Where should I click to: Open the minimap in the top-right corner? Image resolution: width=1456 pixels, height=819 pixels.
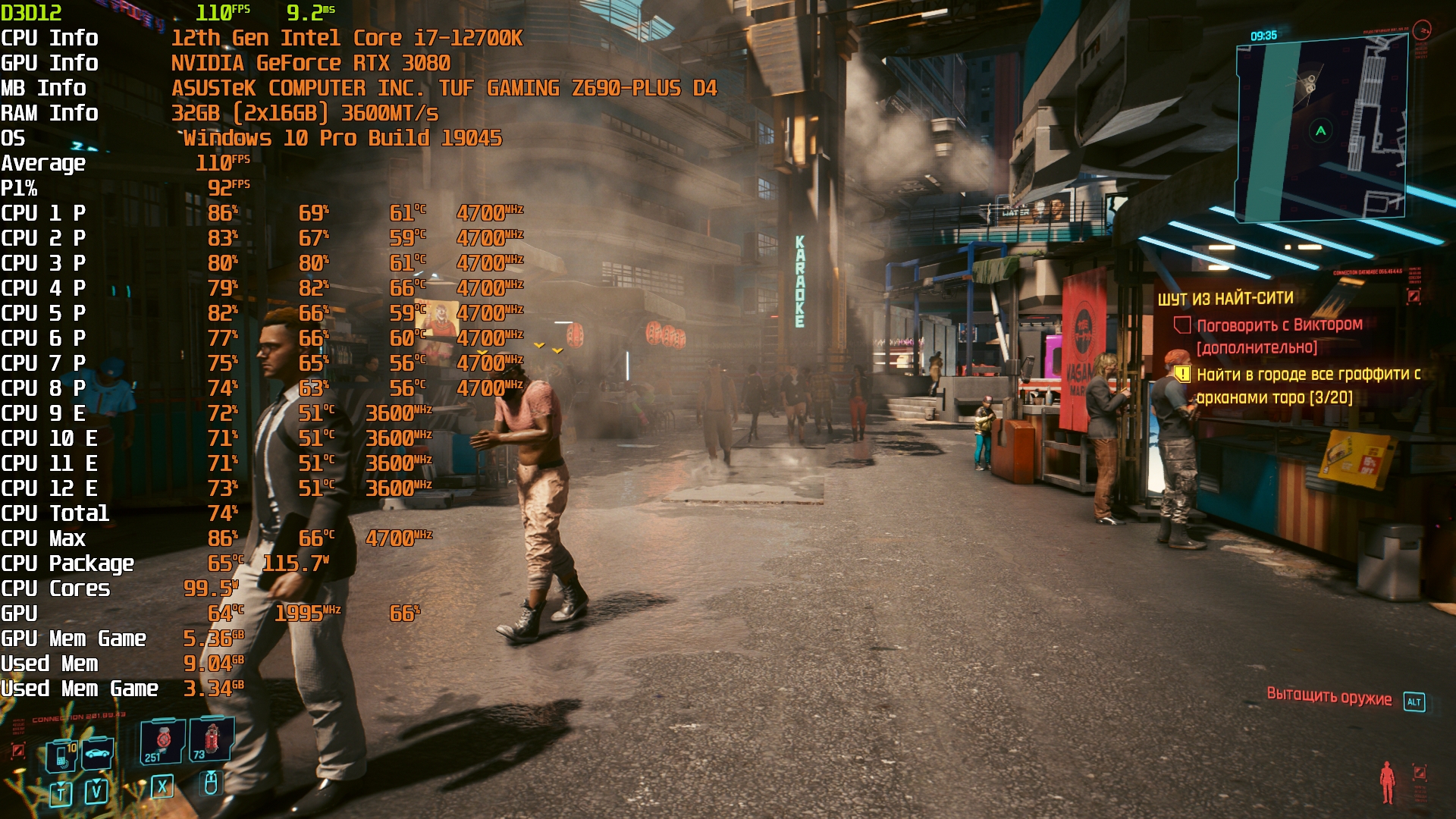1321,129
